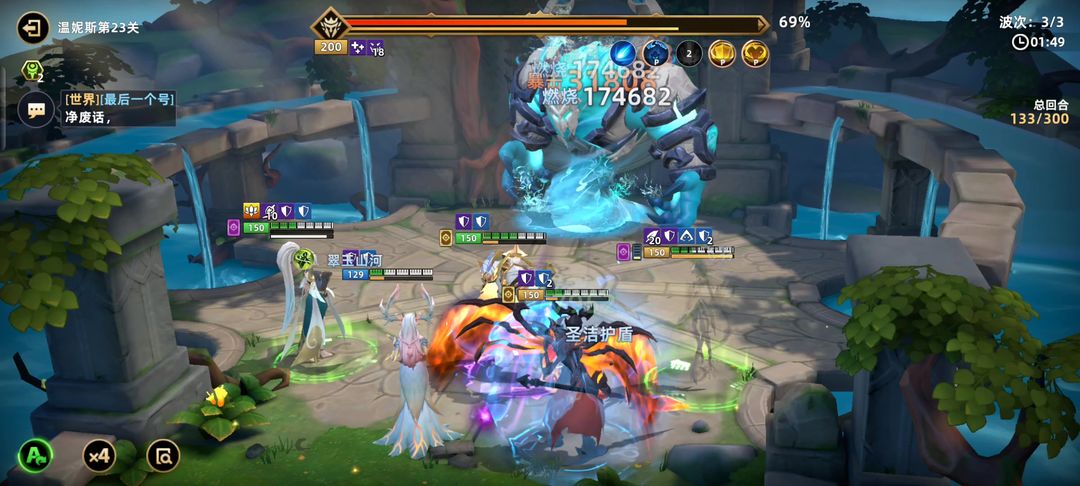Change the x4 battle speed
Viewport: 1080px width, 486px height.
(x=98, y=456)
